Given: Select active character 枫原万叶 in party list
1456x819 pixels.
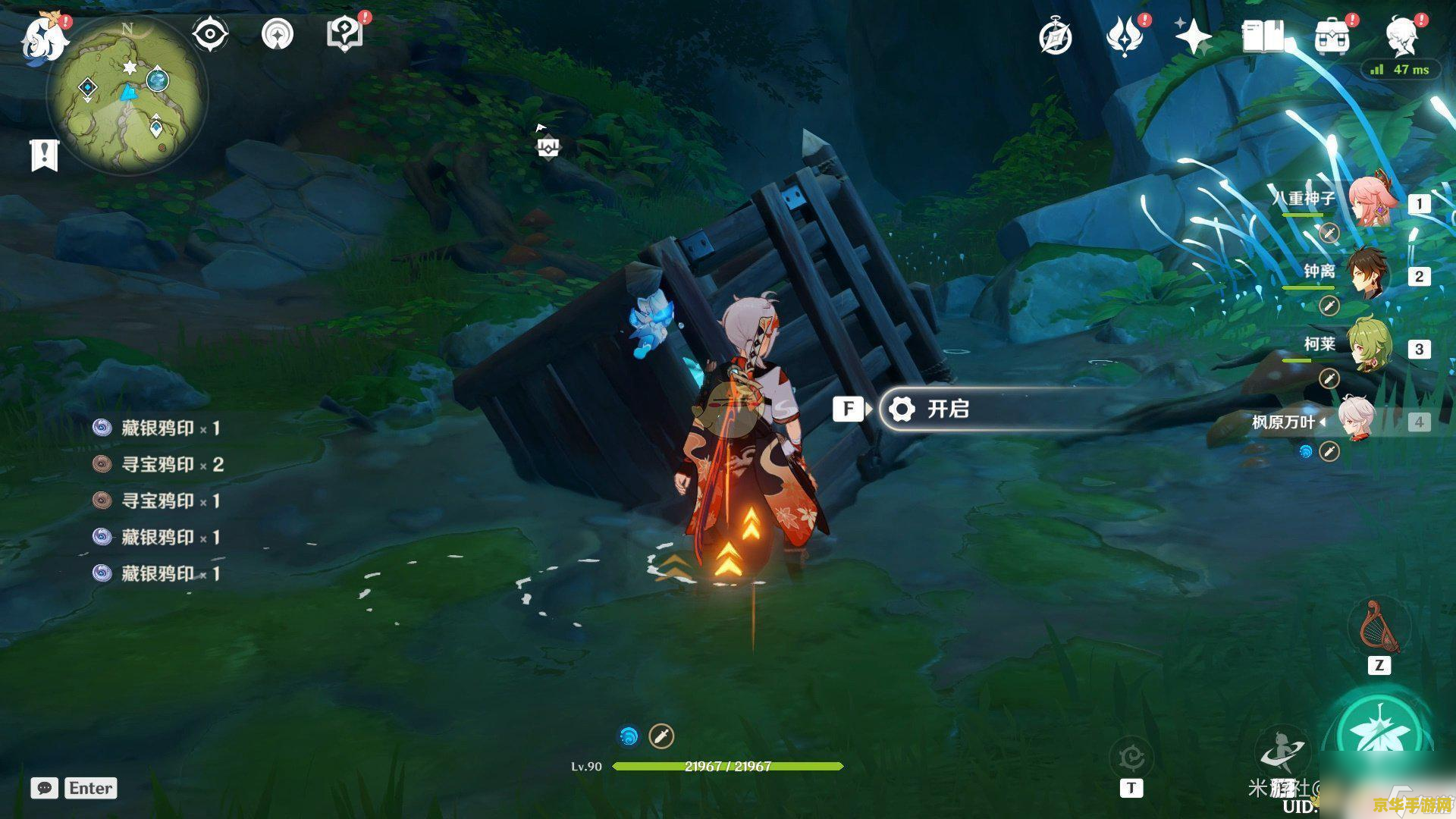Looking at the screenshot, I should click(1357, 420).
